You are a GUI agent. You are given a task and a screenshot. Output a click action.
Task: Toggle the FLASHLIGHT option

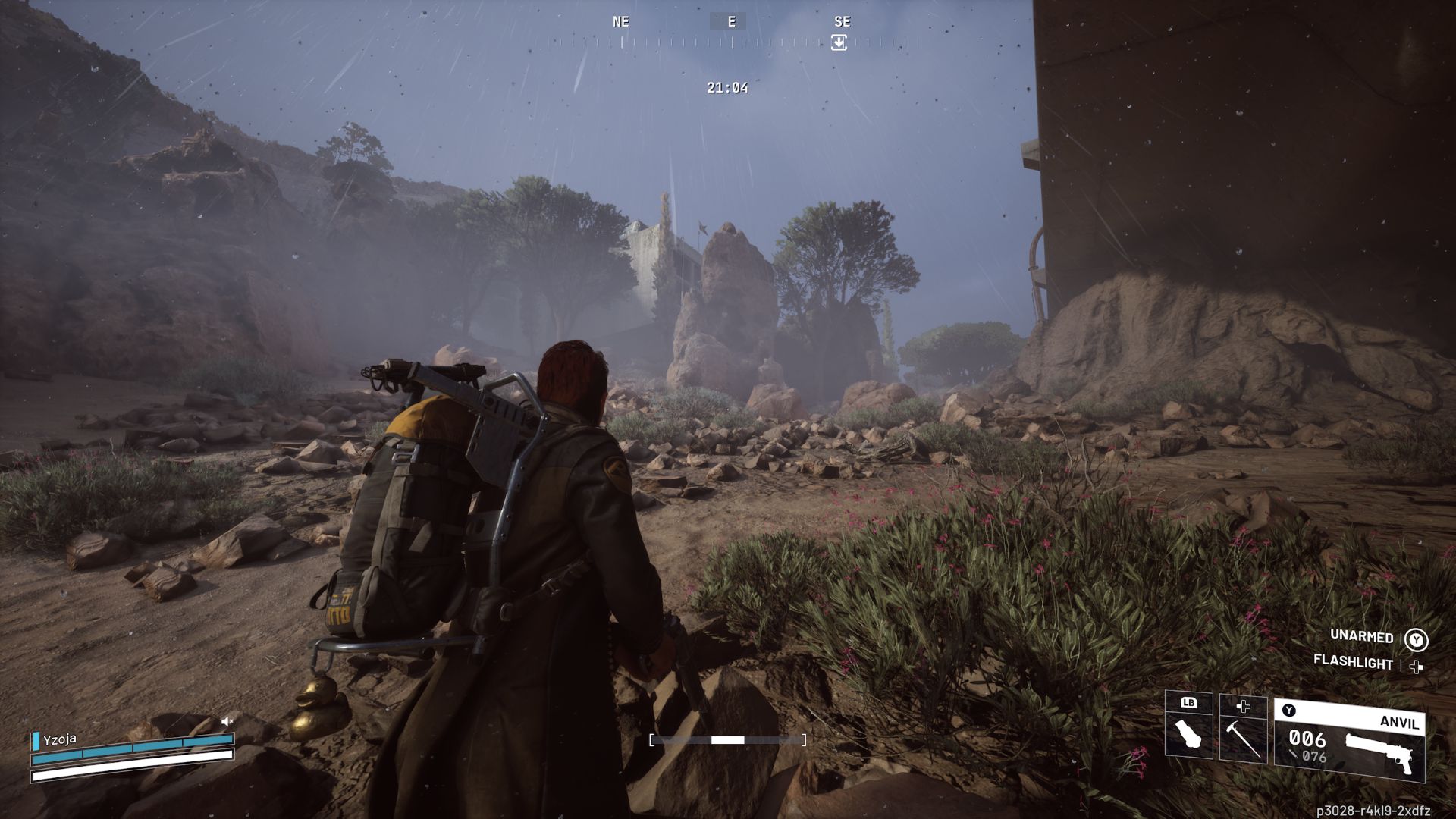pyautogui.click(x=1354, y=661)
